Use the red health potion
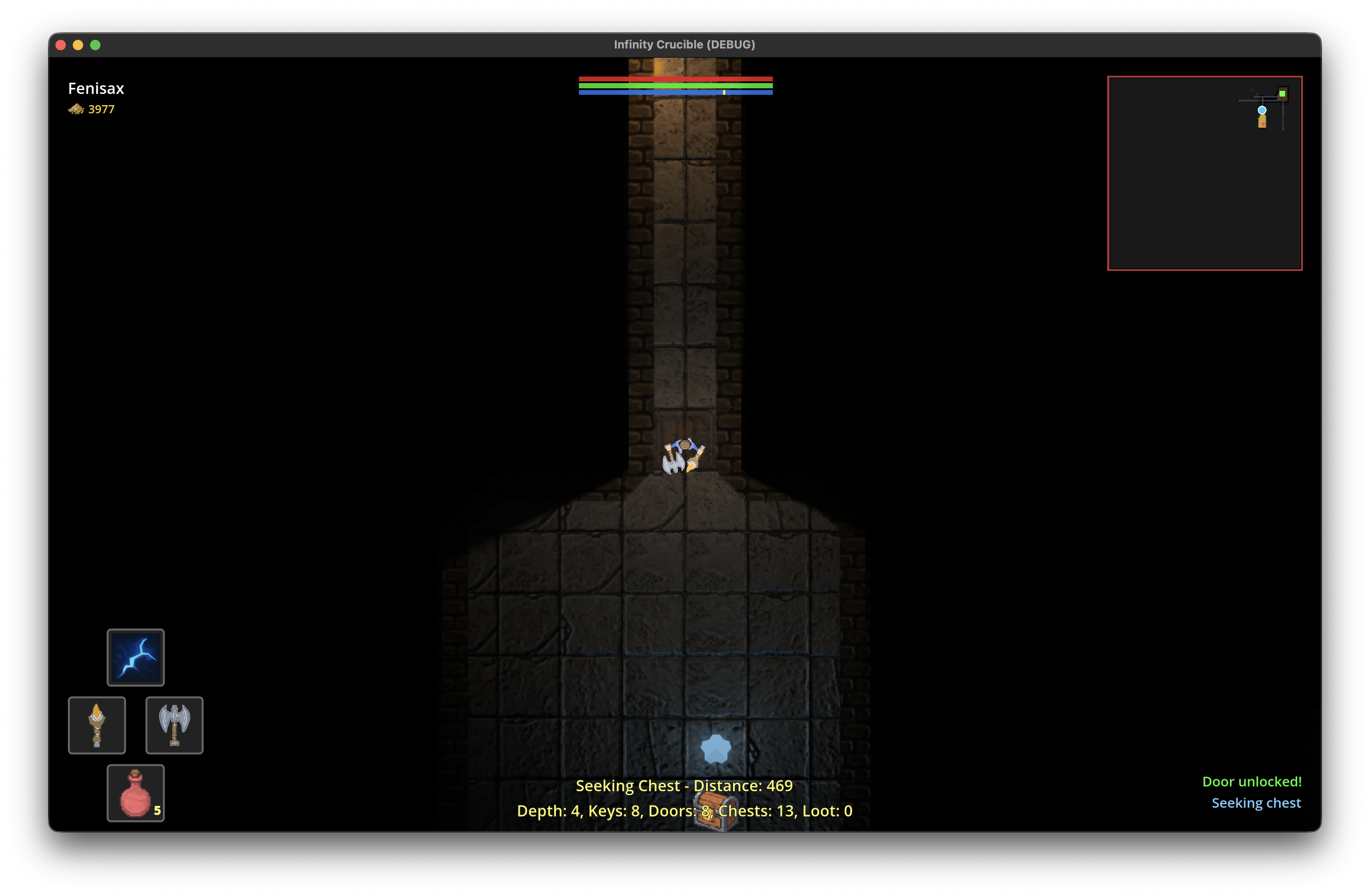The height and width of the screenshot is (896, 1370). coord(135,793)
